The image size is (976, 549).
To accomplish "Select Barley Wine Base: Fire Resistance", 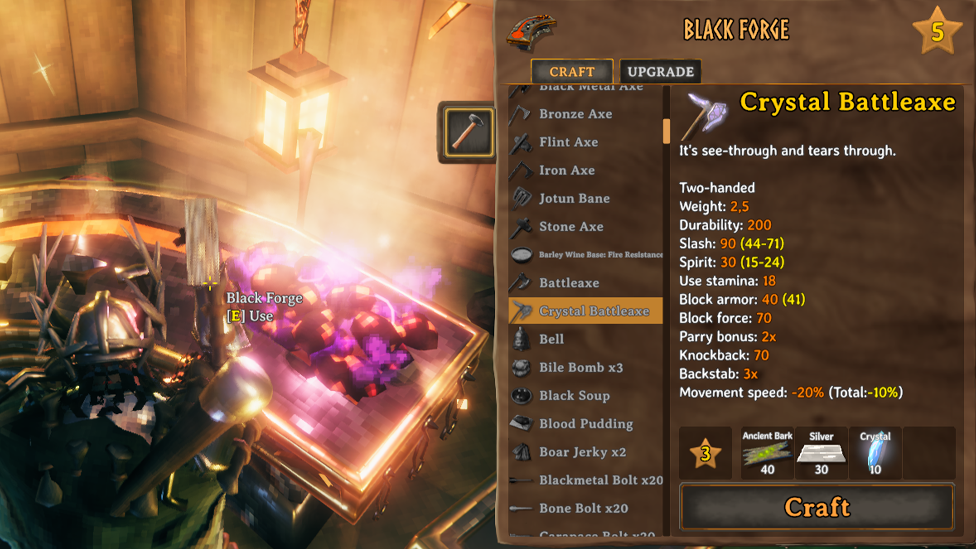I will point(600,255).
